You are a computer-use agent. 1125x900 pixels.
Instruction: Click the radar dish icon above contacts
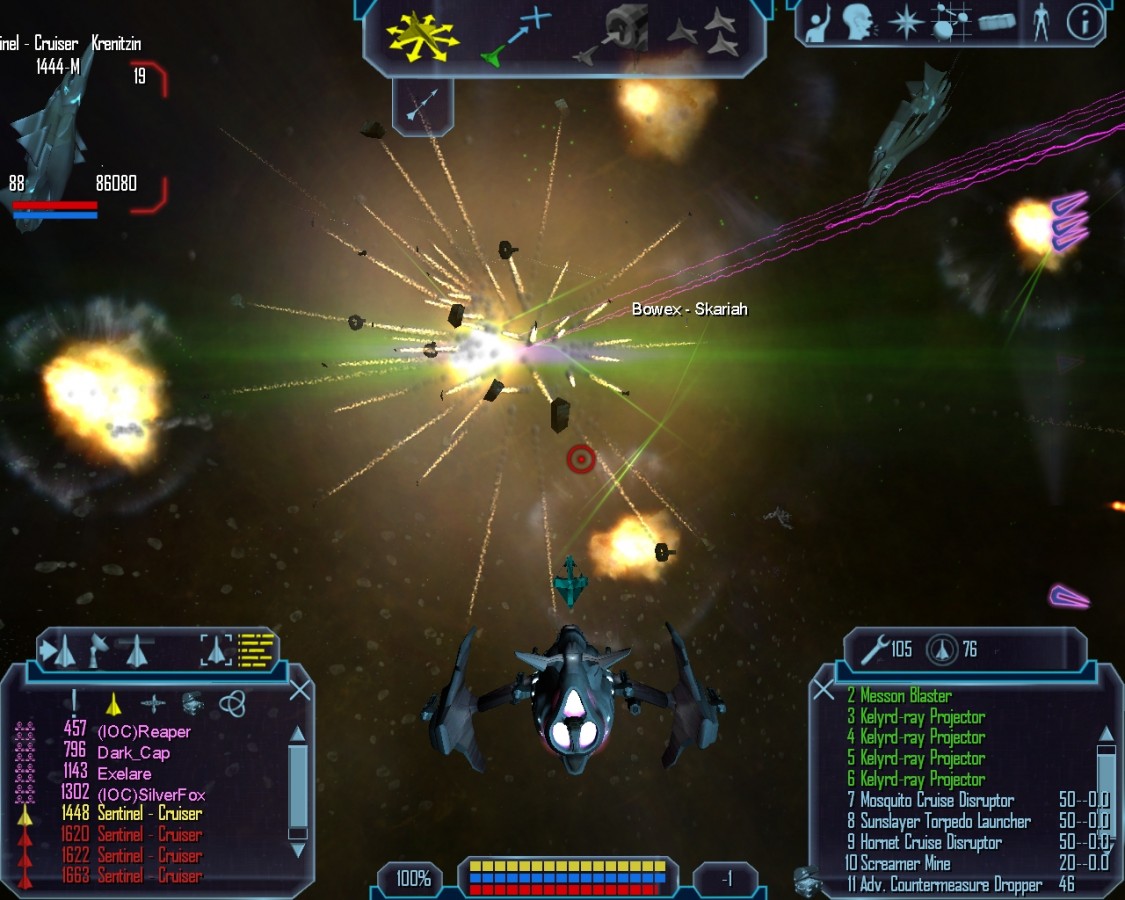pyautogui.click(x=98, y=651)
